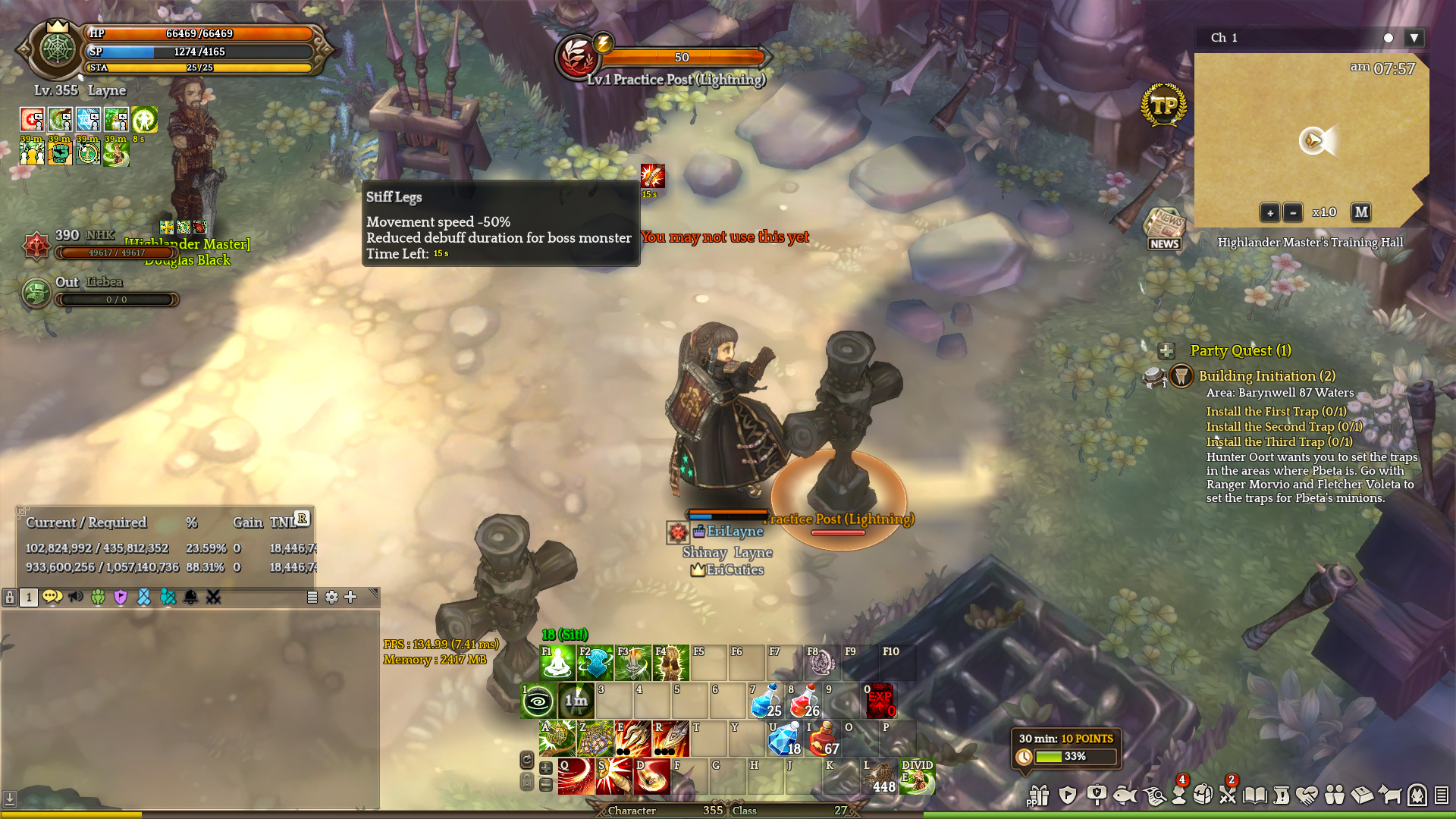
Task: Open the system menu list icon
Action: coord(1442,795)
